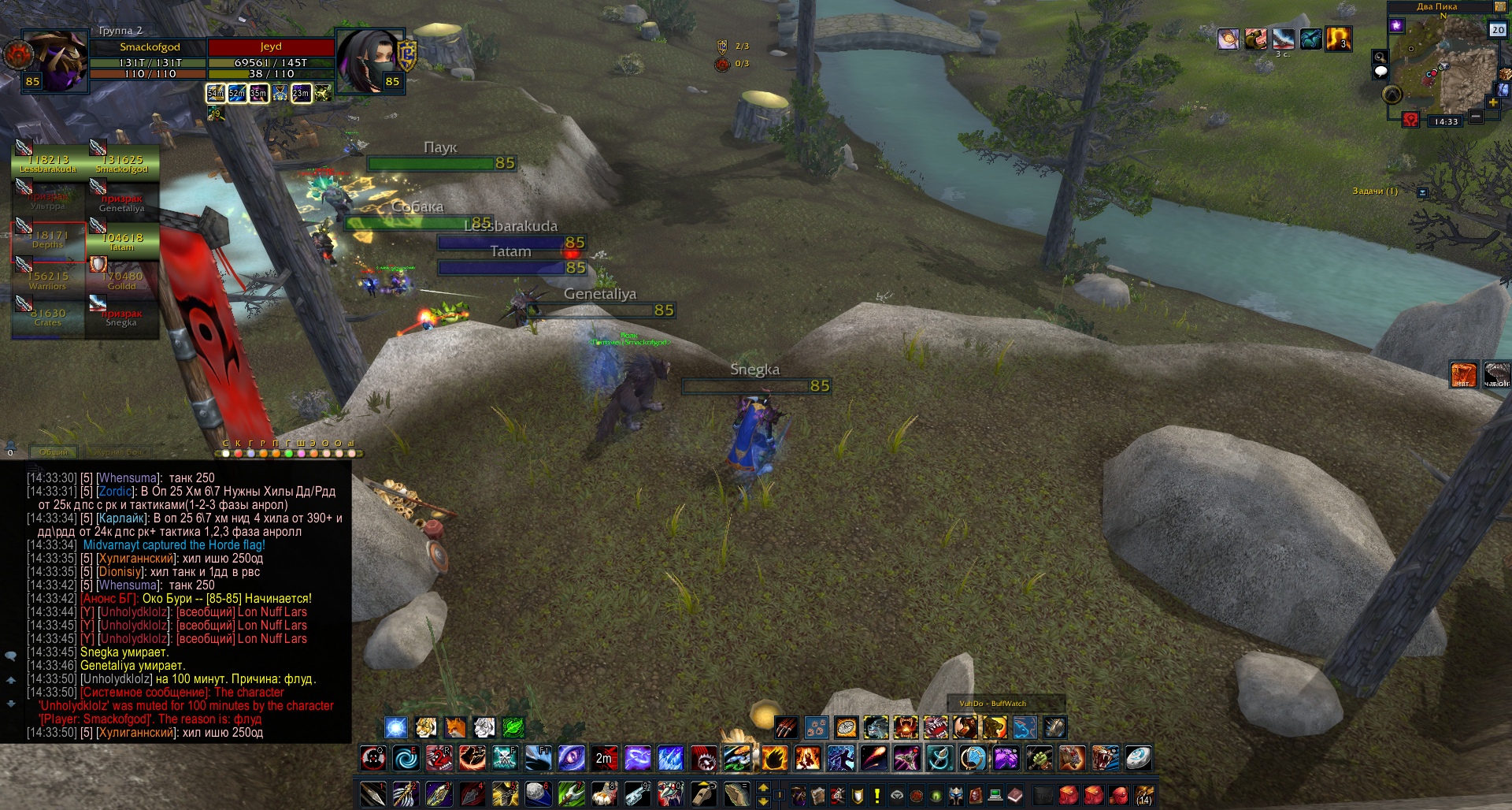The image size is (1512, 810).
Task: Click Jeyd's target portrait
Action: (x=369, y=61)
